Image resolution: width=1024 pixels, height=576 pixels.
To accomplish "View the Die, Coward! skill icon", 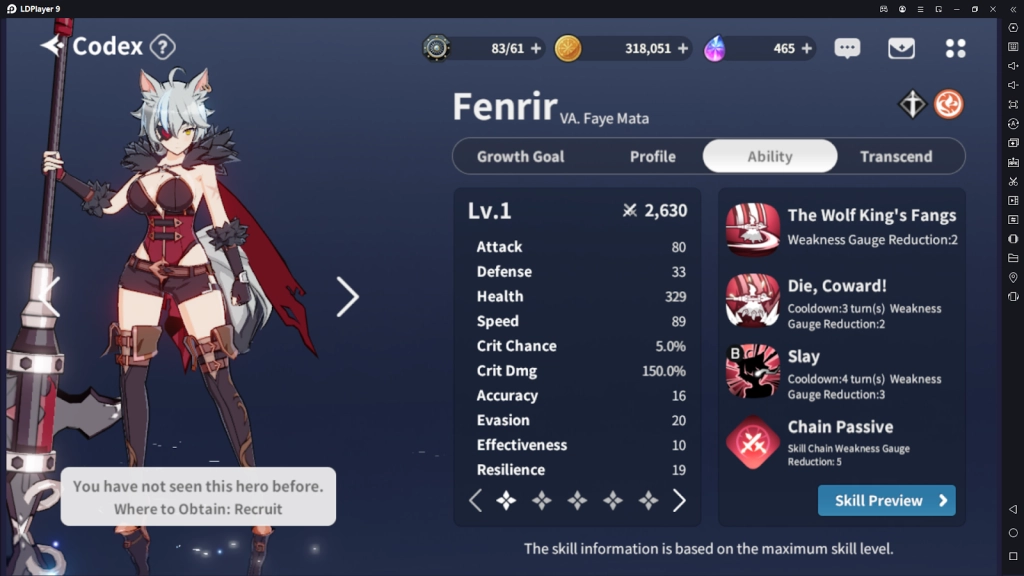I will (x=753, y=300).
